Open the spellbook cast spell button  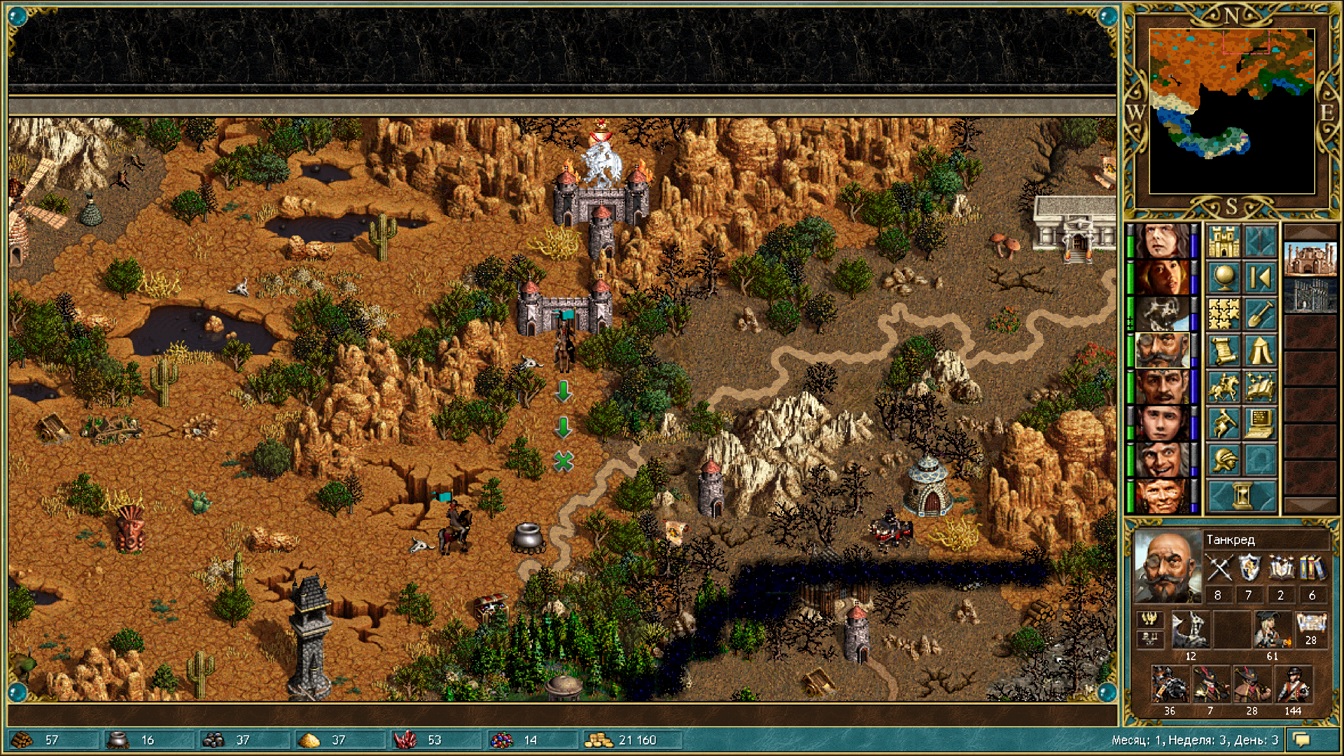tap(1260, 386)
